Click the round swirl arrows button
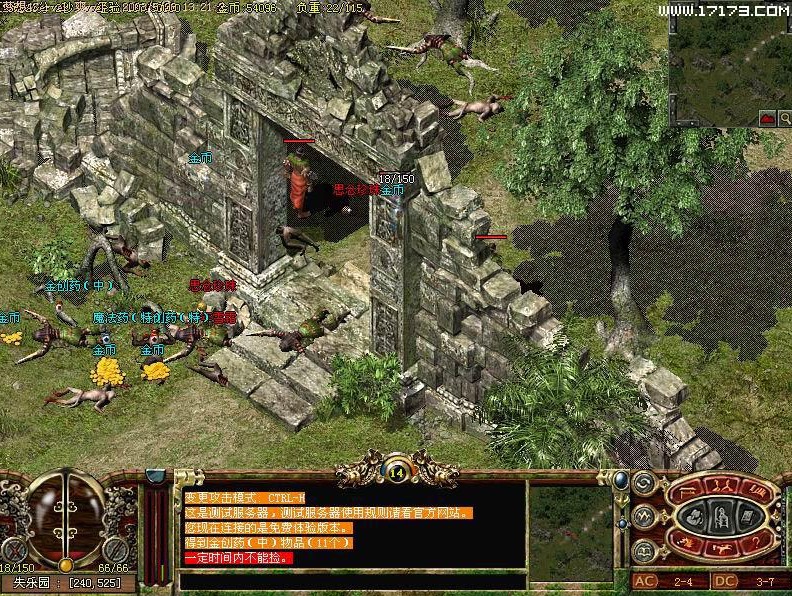Image resolution: width=792 pixels, height=596 pixels. pos(642,485)
